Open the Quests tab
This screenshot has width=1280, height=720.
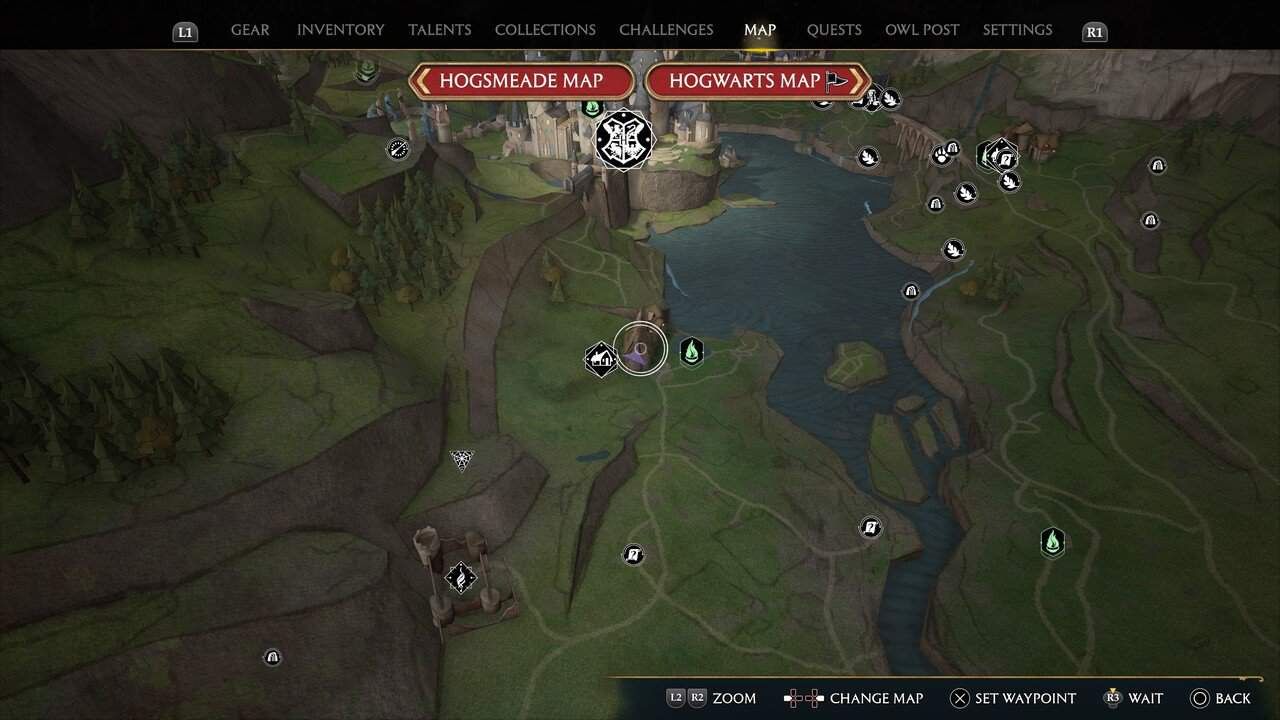pos(834,30)
